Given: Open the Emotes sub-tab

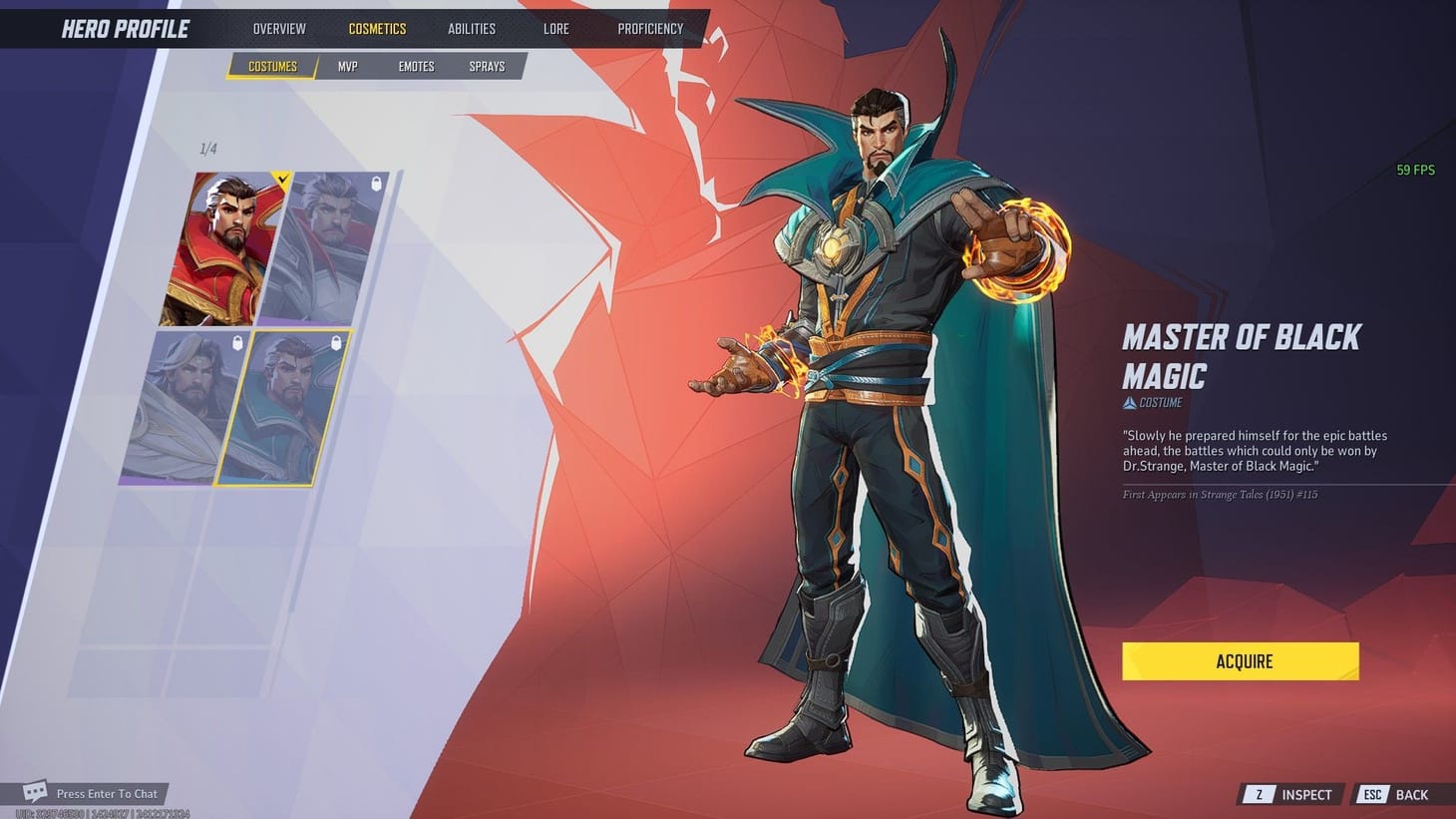Looking at the screenshot, I should tap(416, 66).
